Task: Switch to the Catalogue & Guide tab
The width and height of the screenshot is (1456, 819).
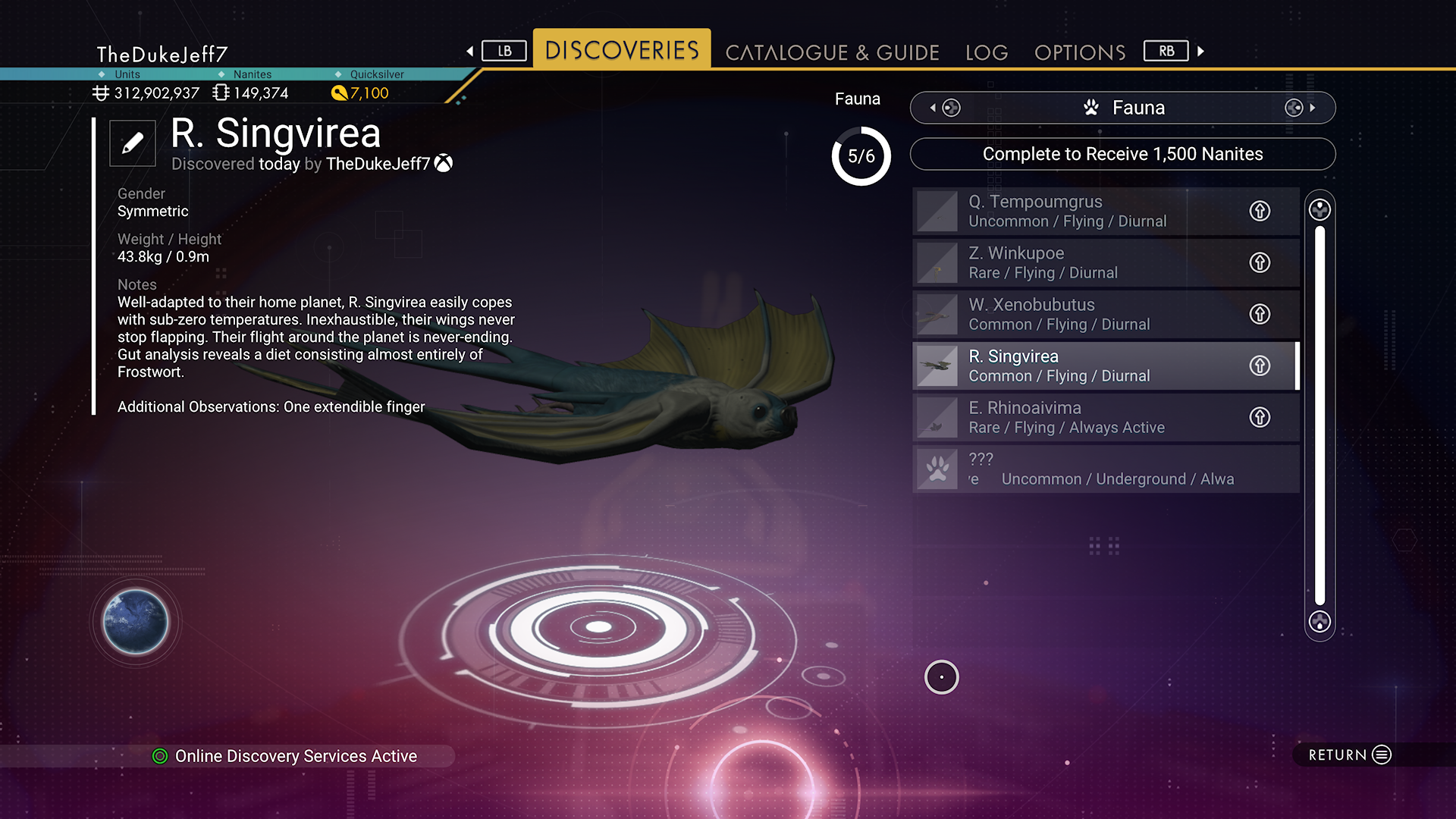Action: coord(832,52)
